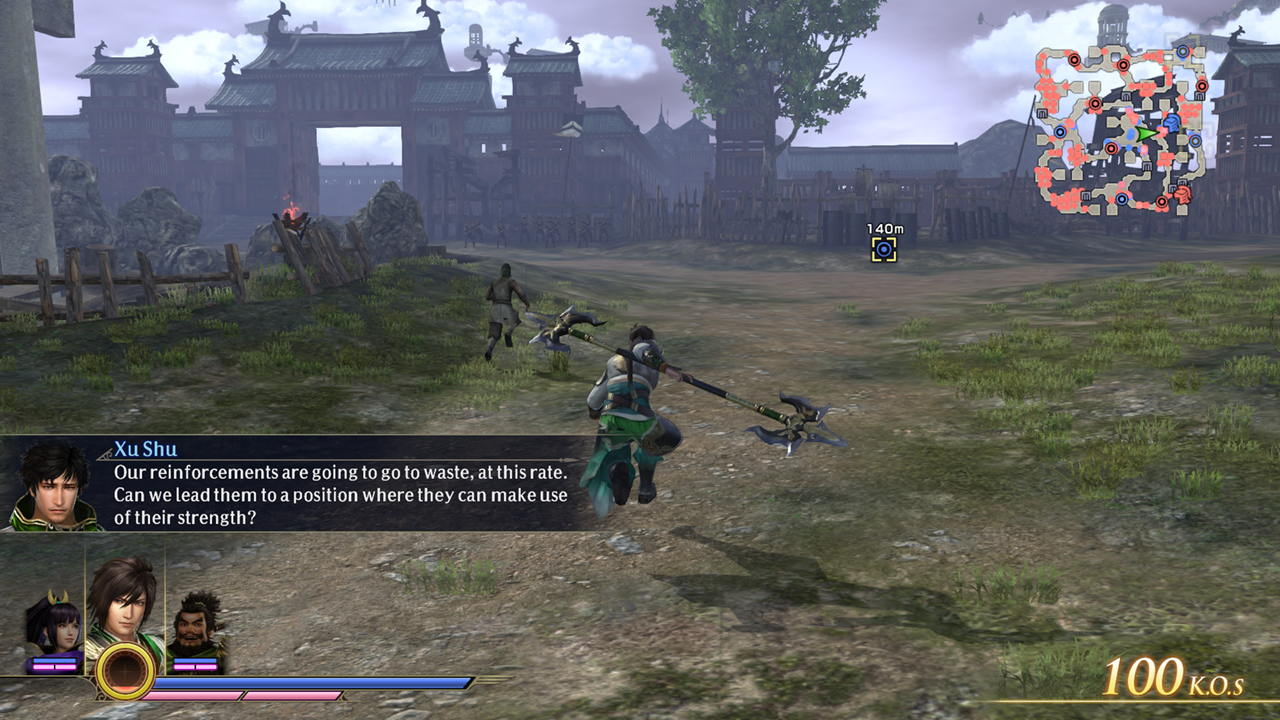Click the gate icon near the minimap center

[1146, 164]
